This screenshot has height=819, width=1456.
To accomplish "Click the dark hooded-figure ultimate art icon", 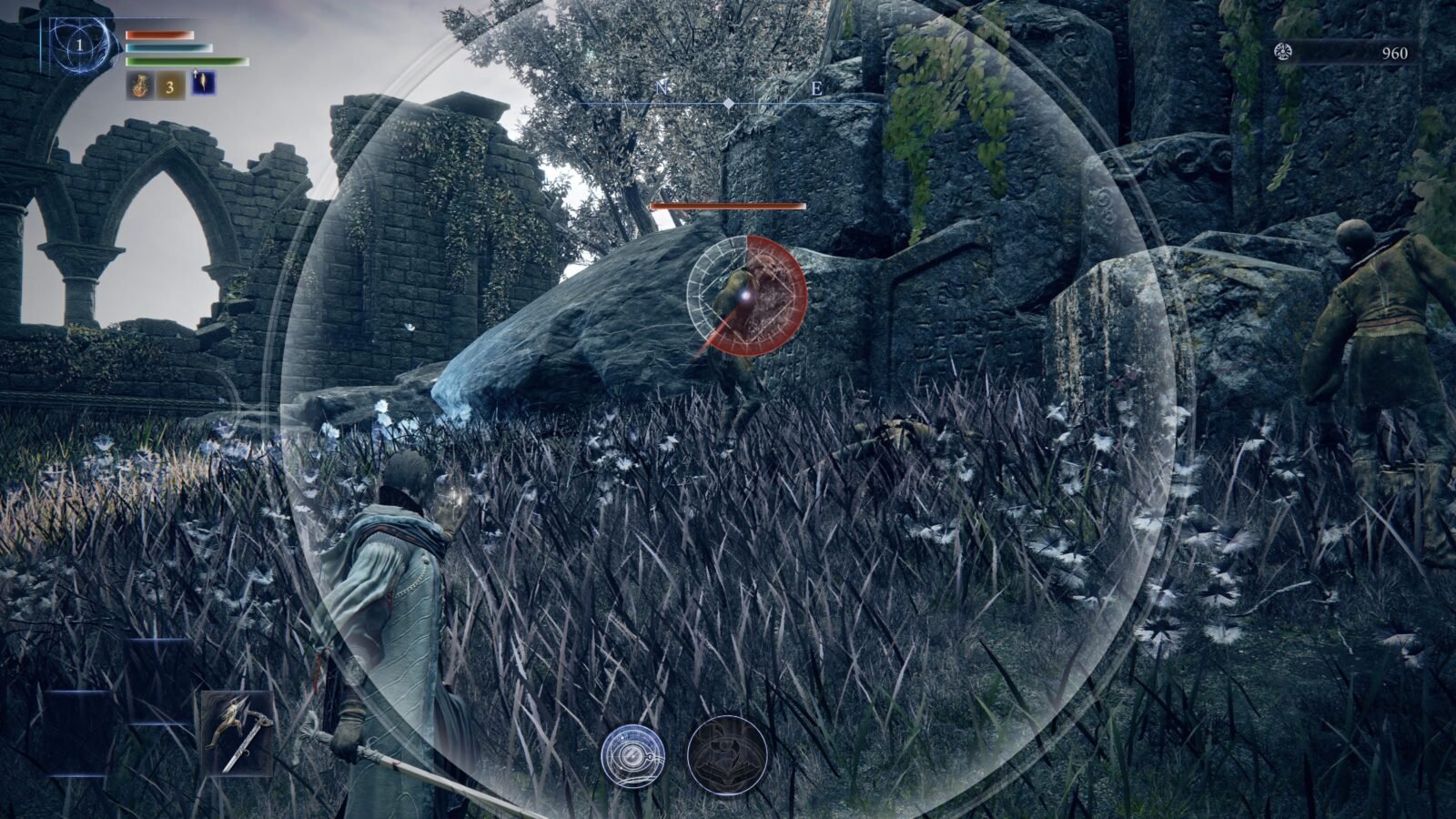I will (726, 755).
